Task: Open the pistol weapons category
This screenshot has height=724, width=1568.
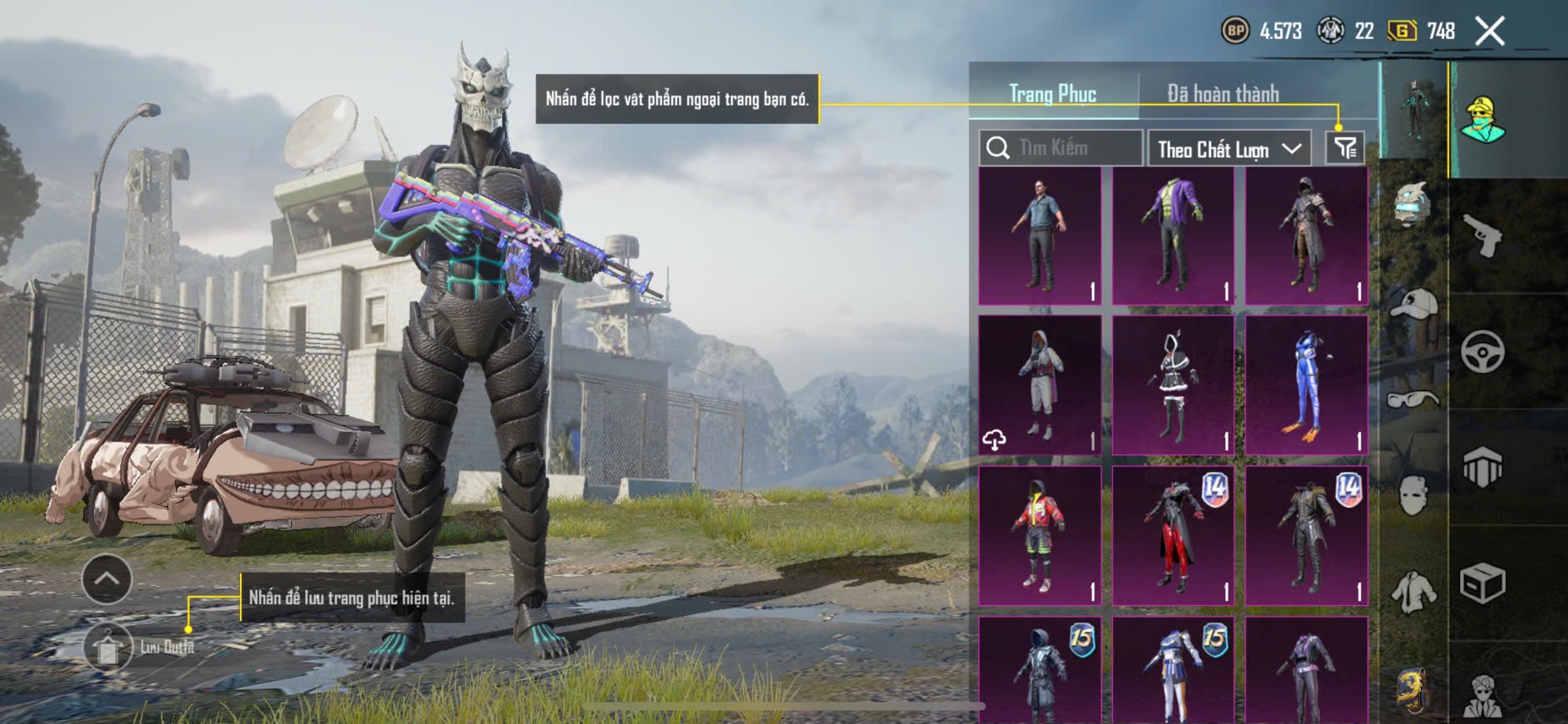Action: (x=1482, y=236)
